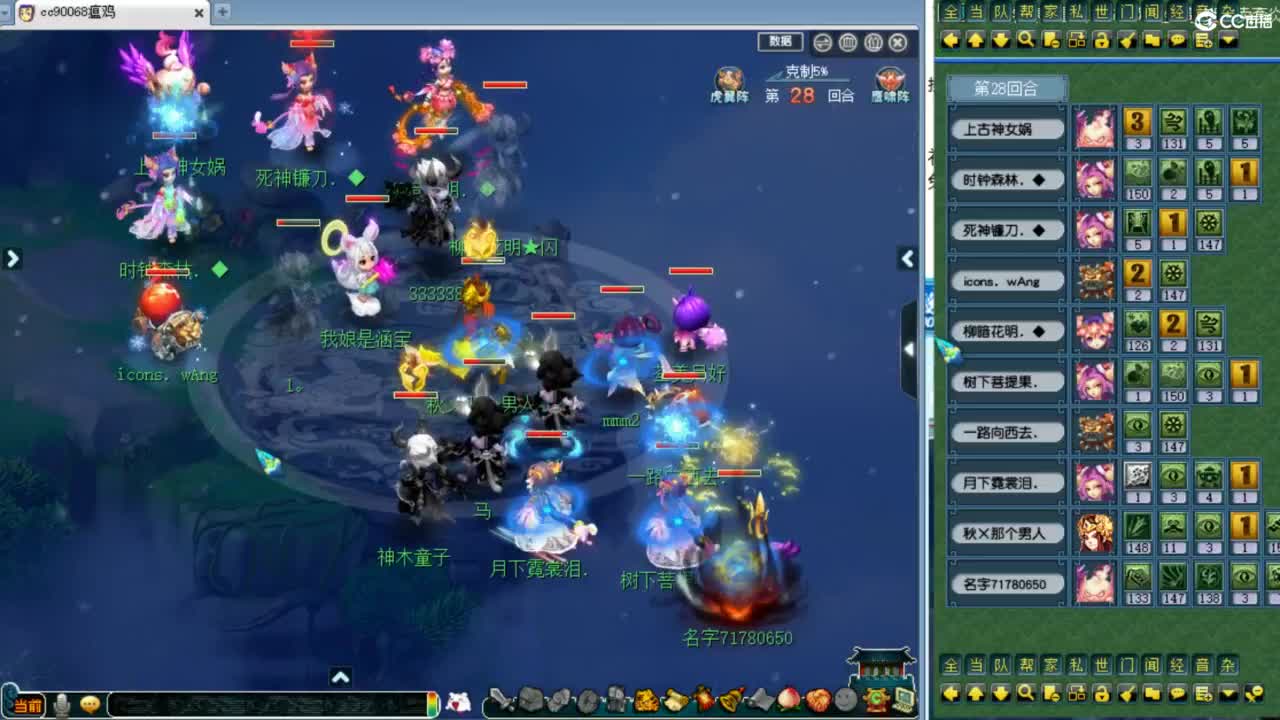Switch to the 帮 chat channel tab
Viewport: 1280px width, 720px height.
[x=1028, y=11]
